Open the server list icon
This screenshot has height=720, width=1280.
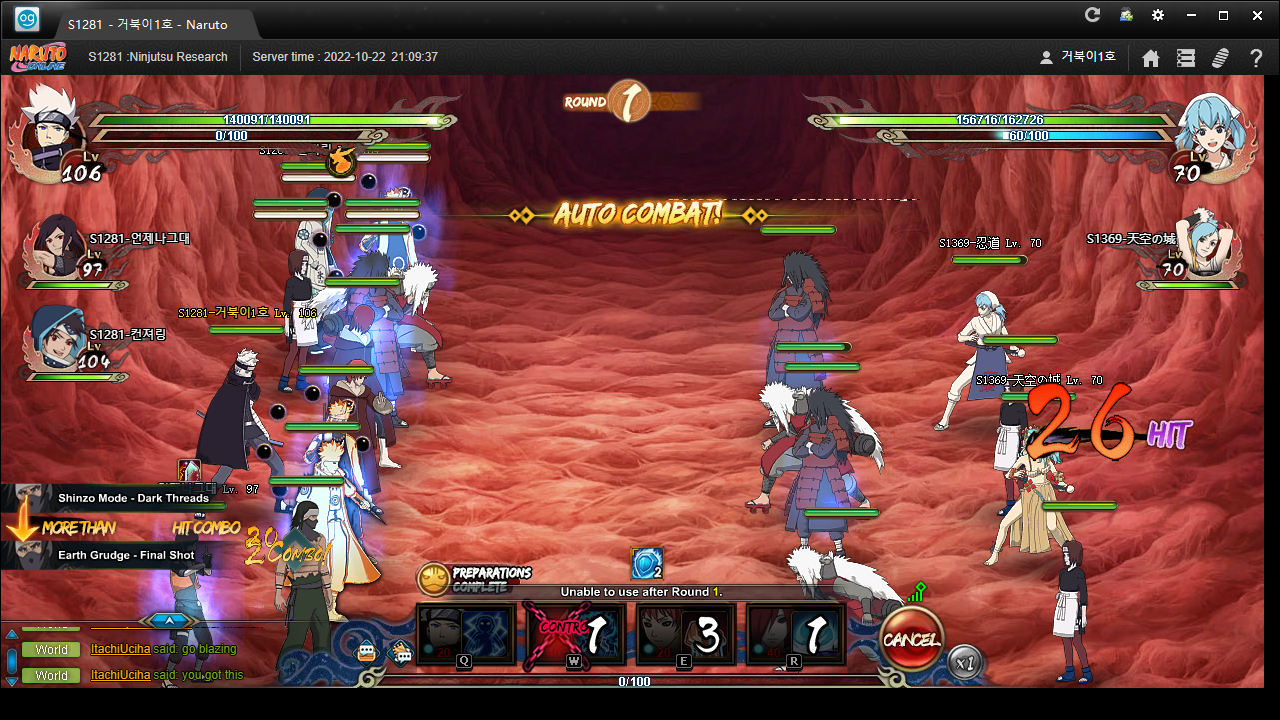(x=1186, y=58)
